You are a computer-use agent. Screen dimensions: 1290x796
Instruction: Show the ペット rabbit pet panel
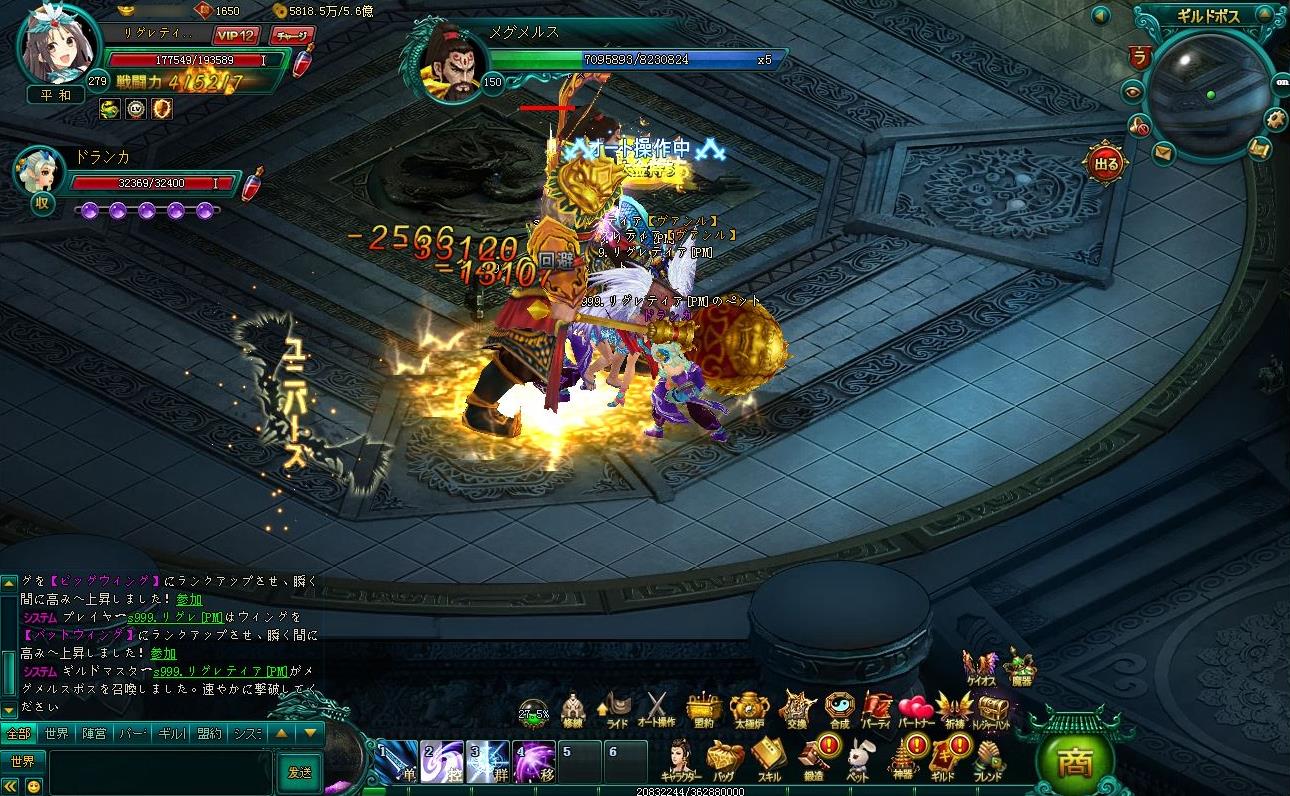(x=858, y=758)
